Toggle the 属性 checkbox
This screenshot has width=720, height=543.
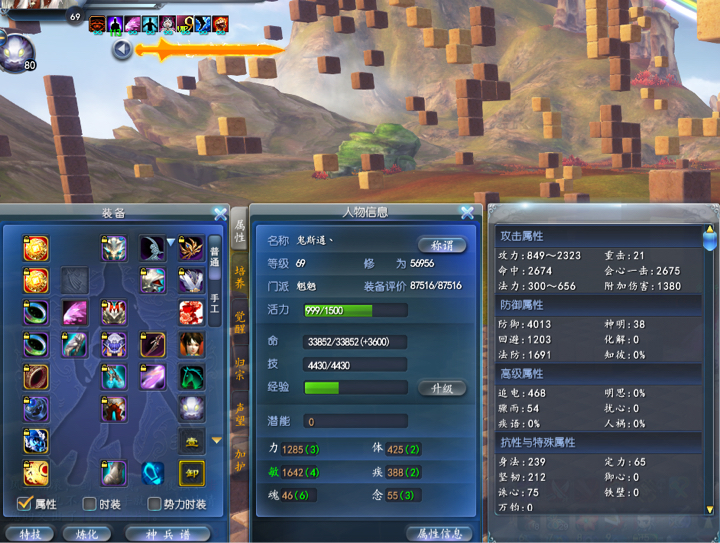coord(25,504)
